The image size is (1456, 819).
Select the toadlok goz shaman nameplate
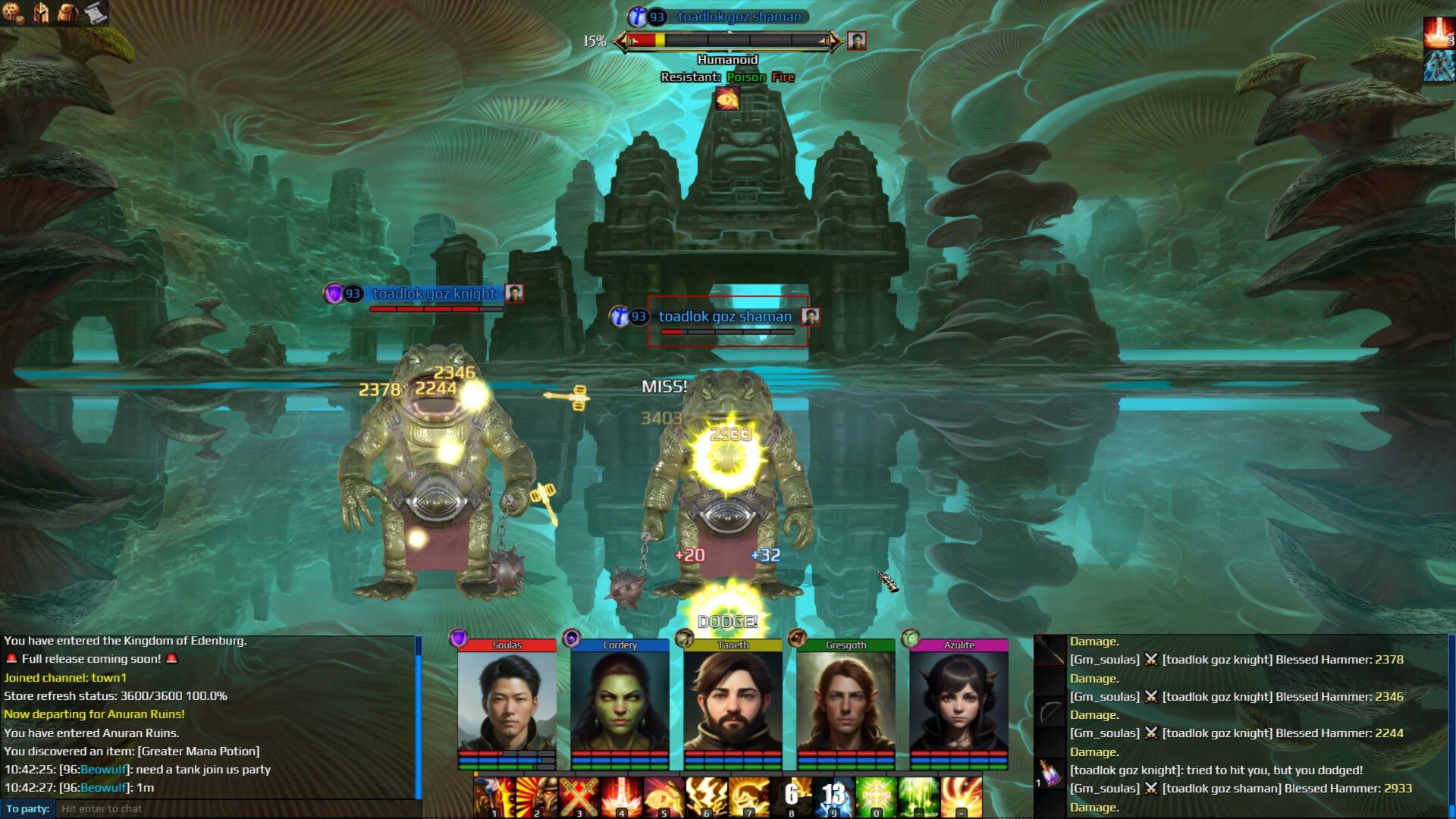724,317
